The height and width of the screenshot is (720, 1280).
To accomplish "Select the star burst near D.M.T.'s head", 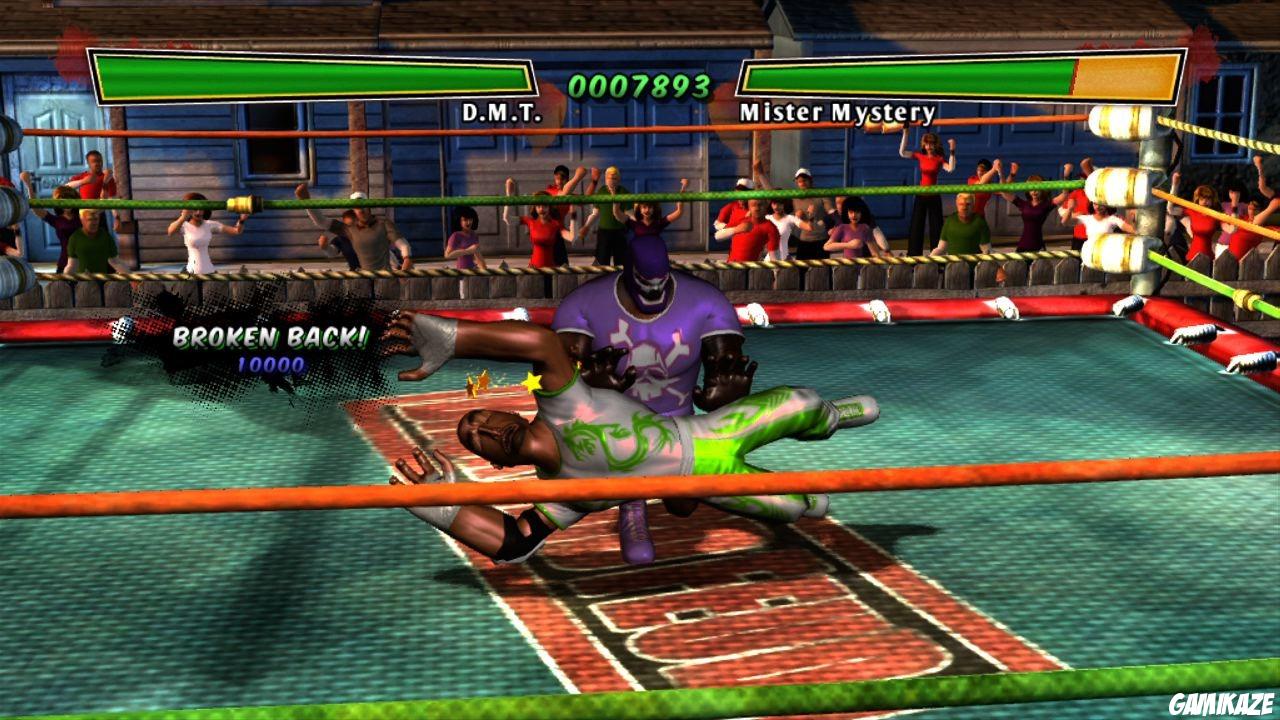I will coord(533,380).
